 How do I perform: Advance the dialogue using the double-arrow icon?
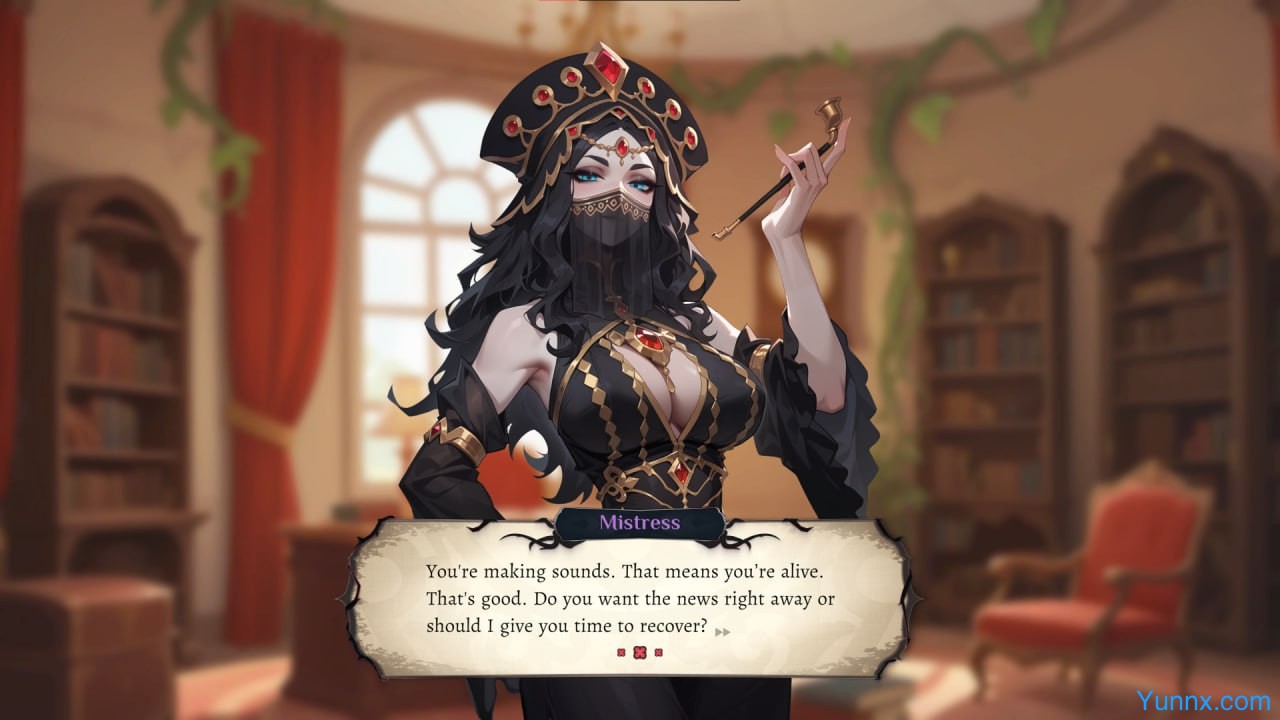click(723, 631)
